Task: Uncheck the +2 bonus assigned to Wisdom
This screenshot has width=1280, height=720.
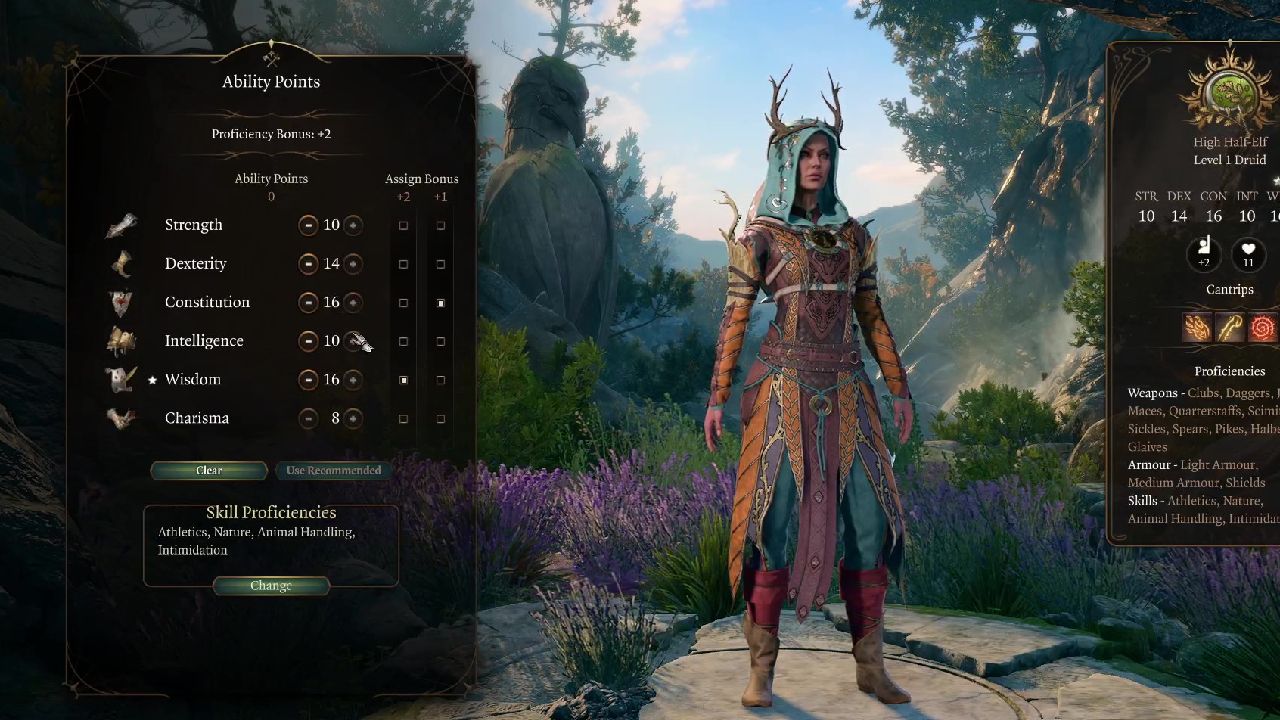Action: click(404, 379)
